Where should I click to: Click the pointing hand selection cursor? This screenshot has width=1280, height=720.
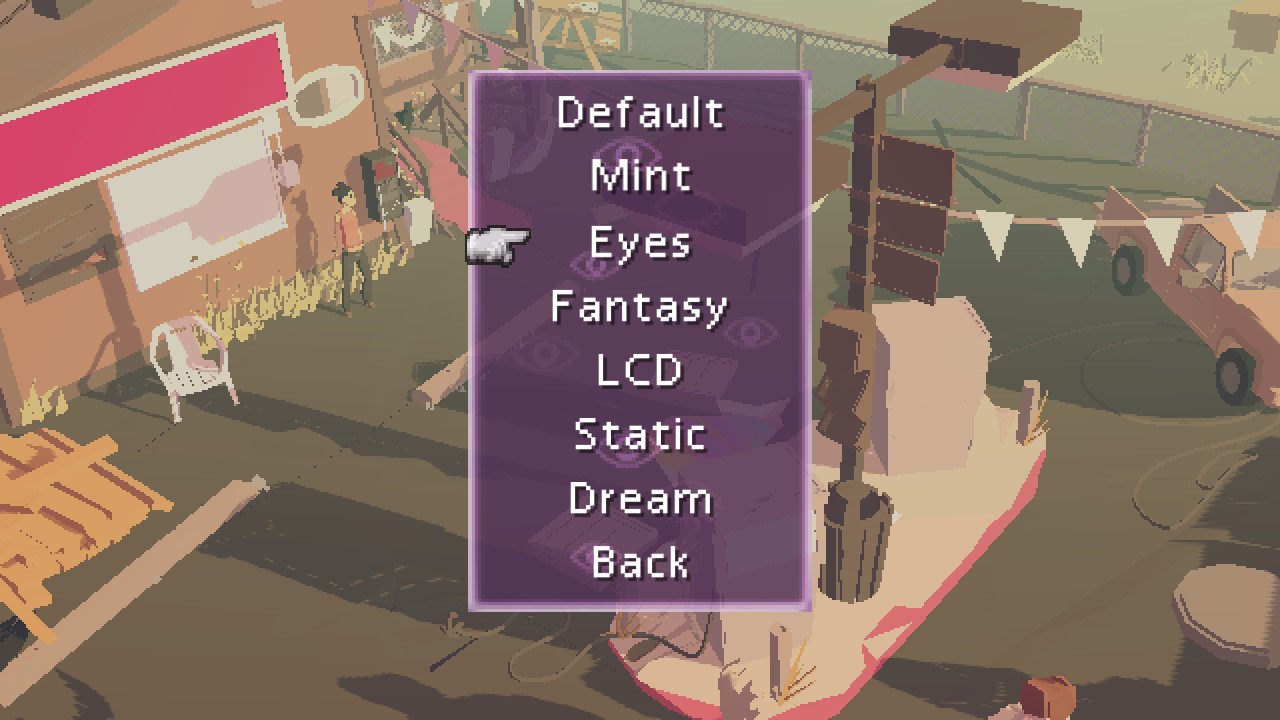click(494, 245)
